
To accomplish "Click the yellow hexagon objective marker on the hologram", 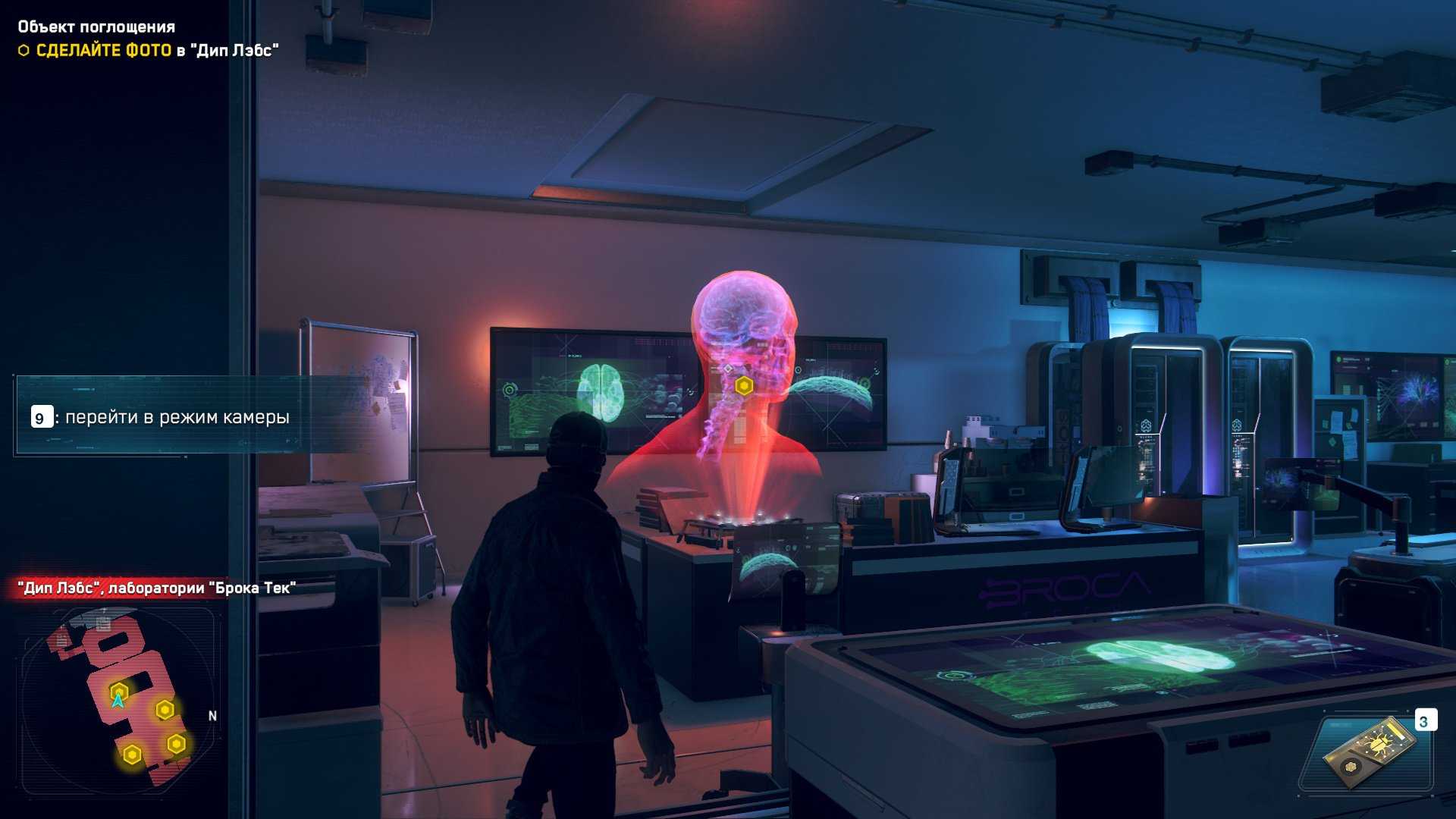I will point(744,387).
